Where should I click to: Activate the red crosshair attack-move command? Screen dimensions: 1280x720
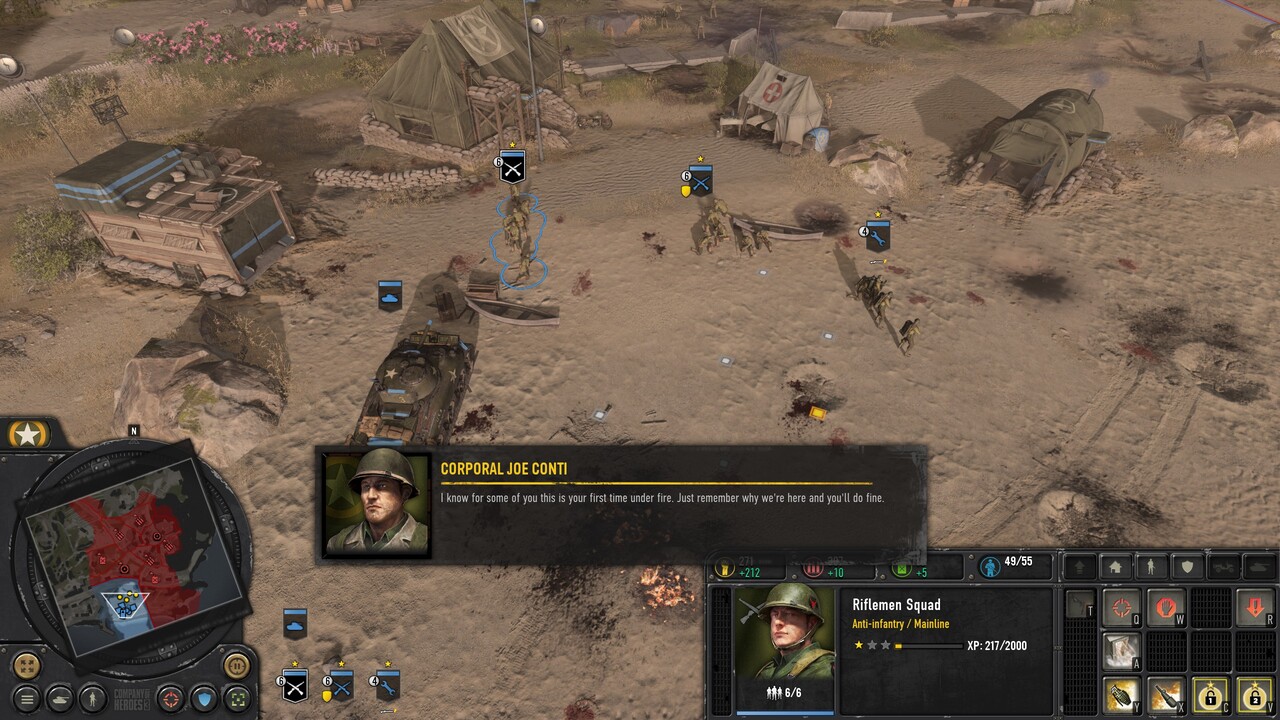(1121, 607)
